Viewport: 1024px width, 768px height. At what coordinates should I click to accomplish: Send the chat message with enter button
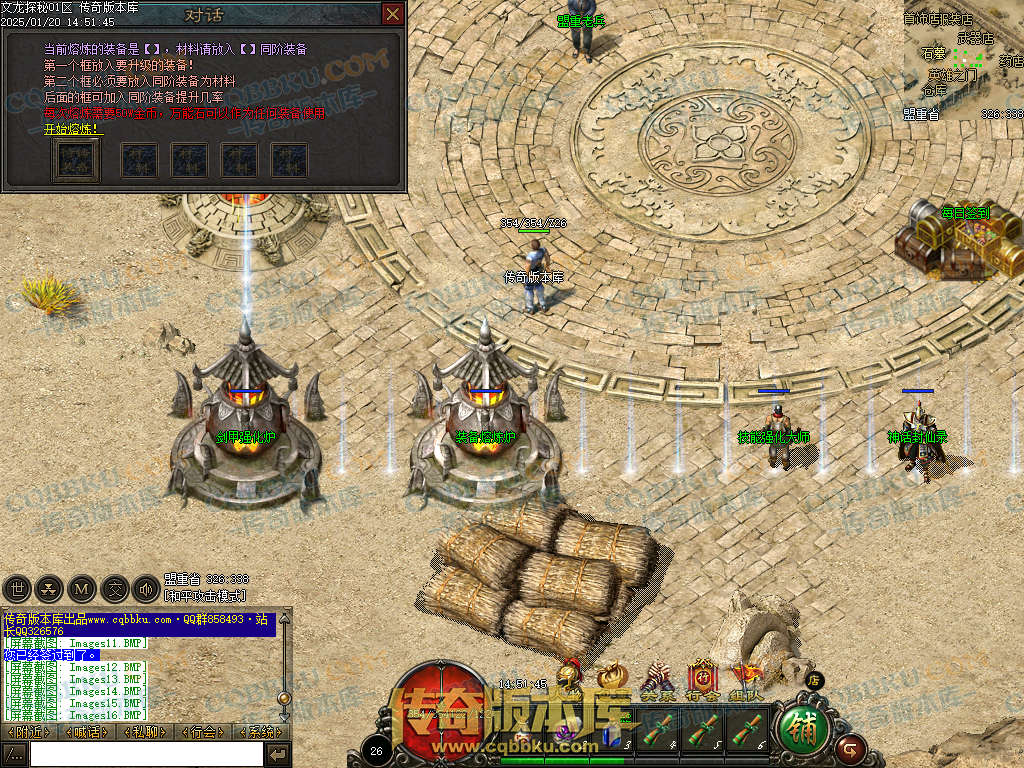click(278, 753)
